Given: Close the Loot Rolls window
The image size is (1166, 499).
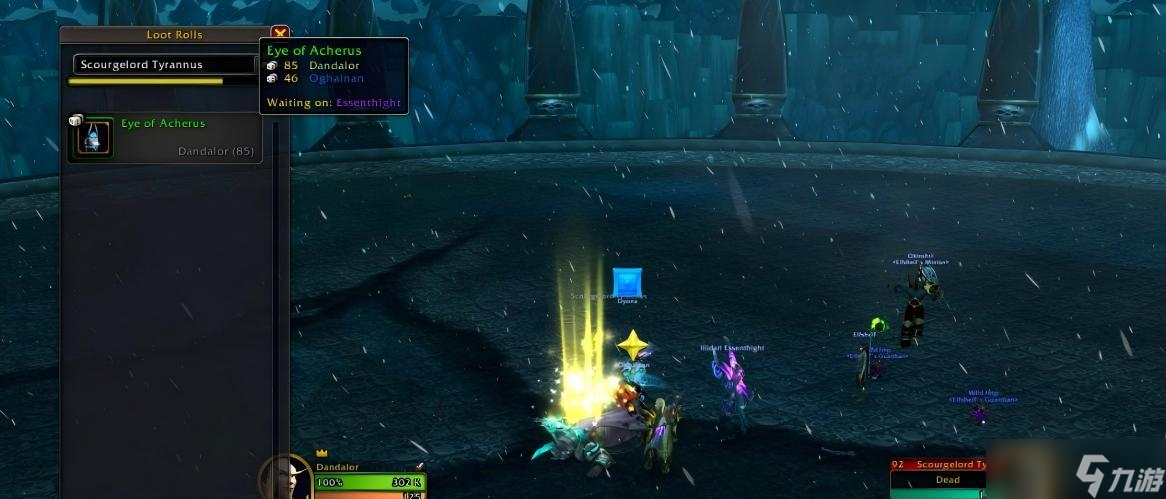Looking at the screenshot, I should coord(280,33).
